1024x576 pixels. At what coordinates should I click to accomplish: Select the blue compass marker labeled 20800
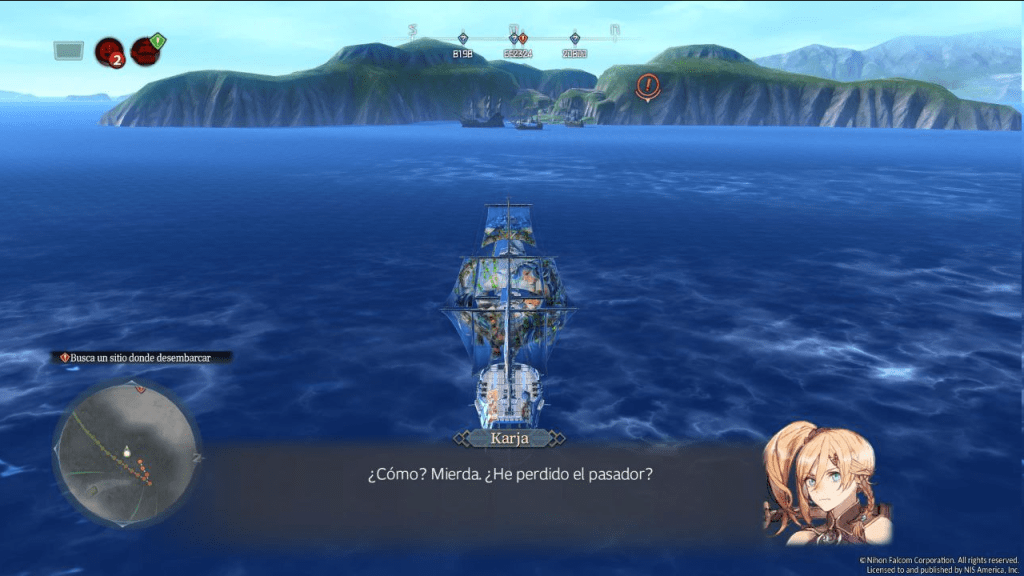574,39
